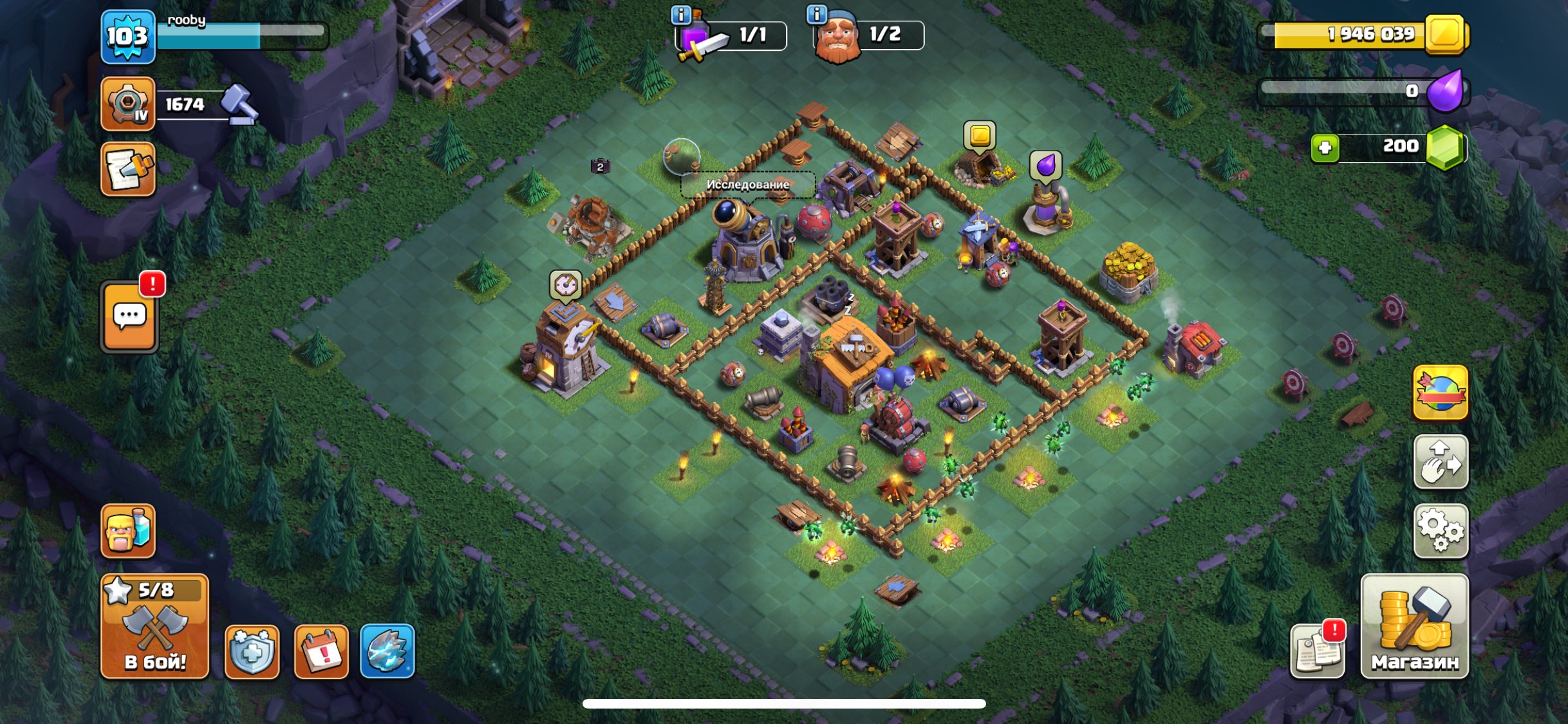Buy gems with the green plus button

pos(1327,146)
